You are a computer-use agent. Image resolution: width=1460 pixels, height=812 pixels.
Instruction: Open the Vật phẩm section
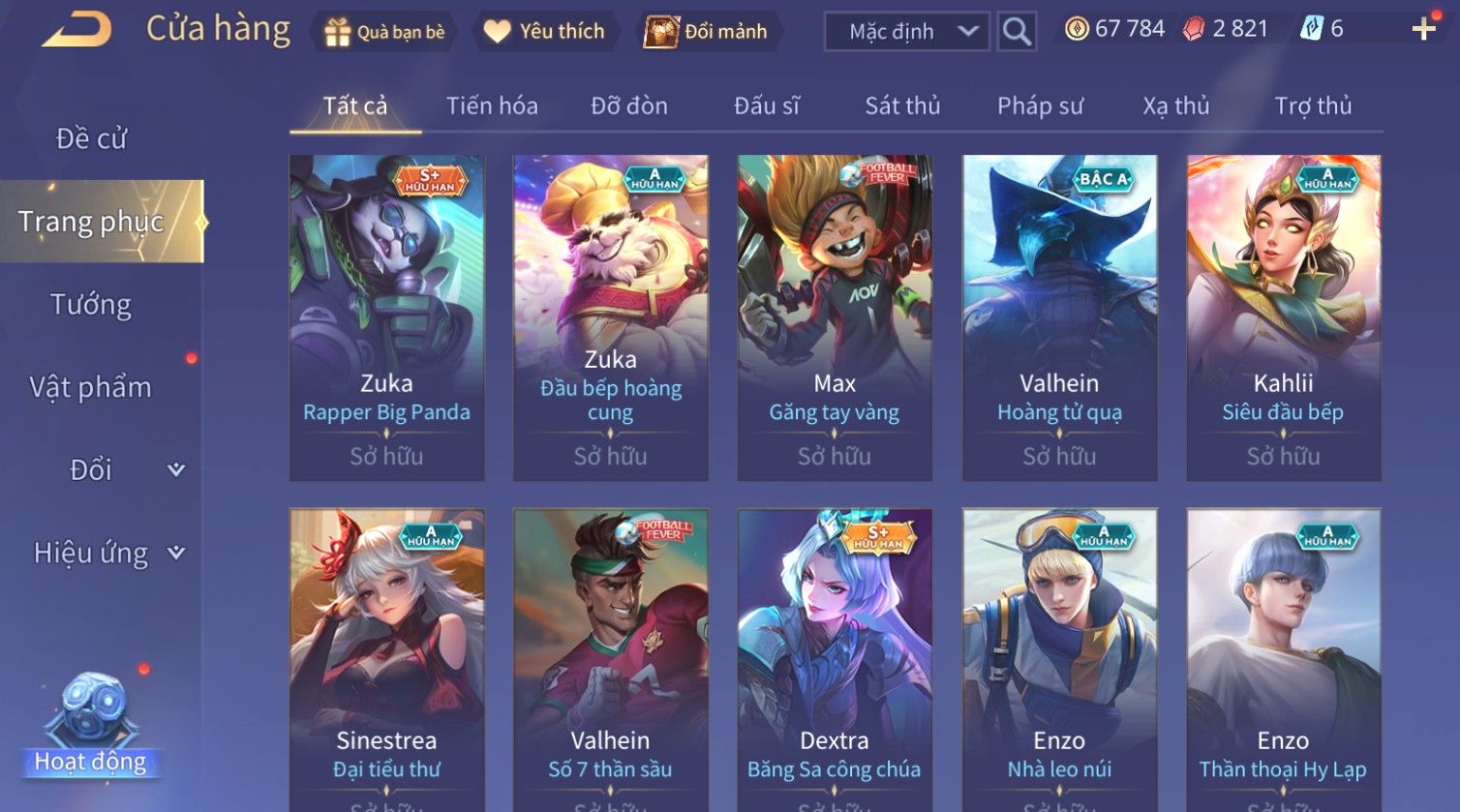(91, 387)
